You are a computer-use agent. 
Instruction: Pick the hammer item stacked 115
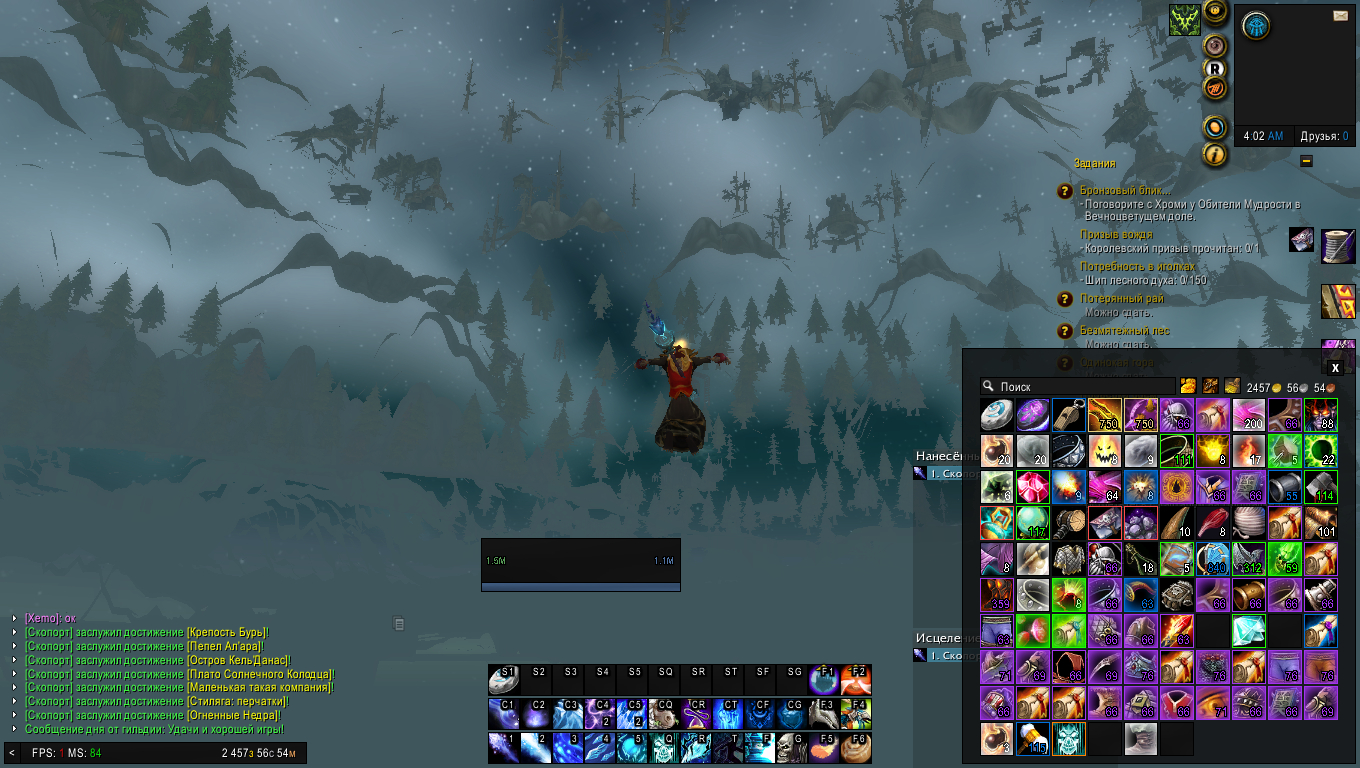1032,739
